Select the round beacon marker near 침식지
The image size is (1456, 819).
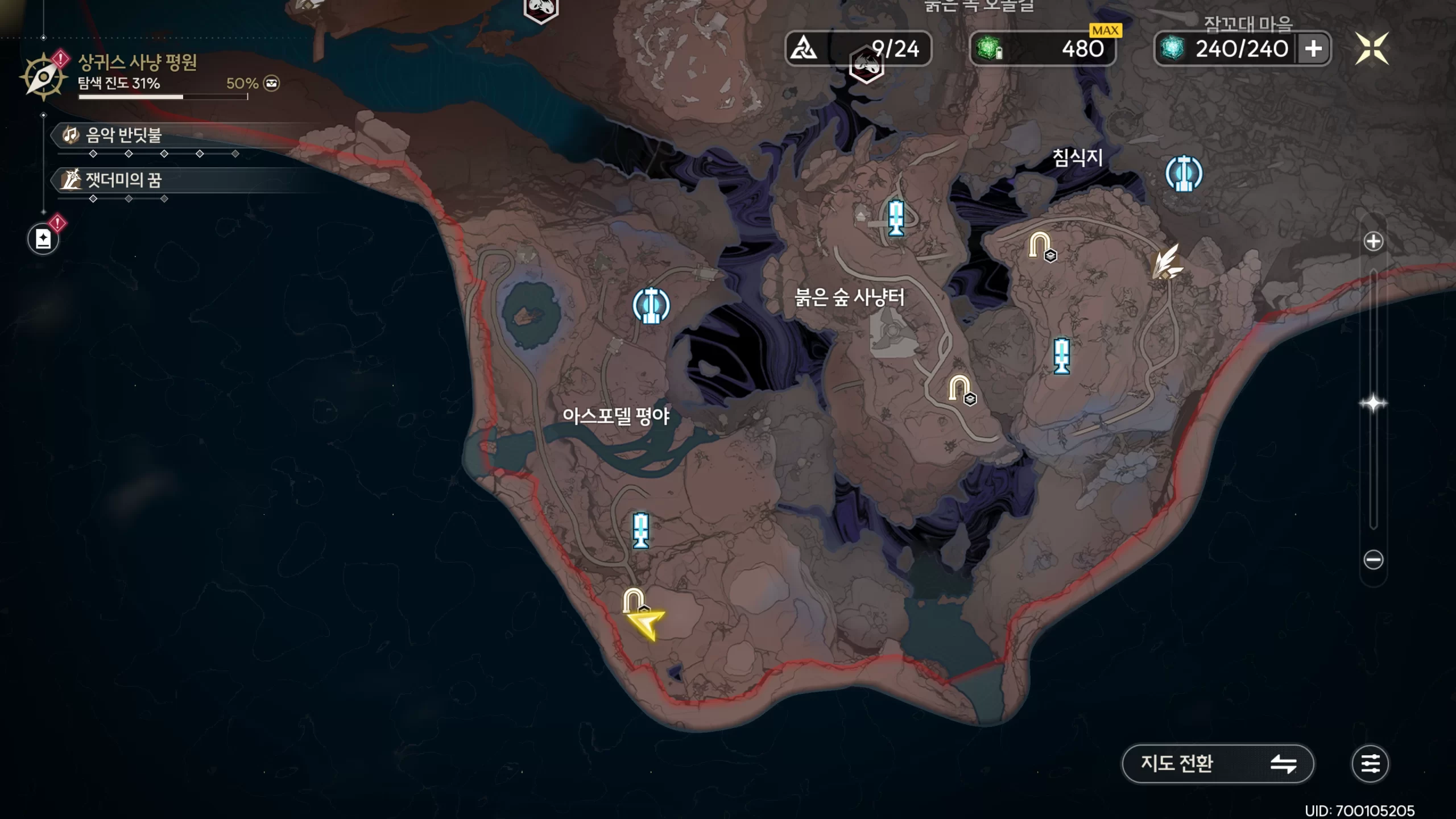(1184, 173)
